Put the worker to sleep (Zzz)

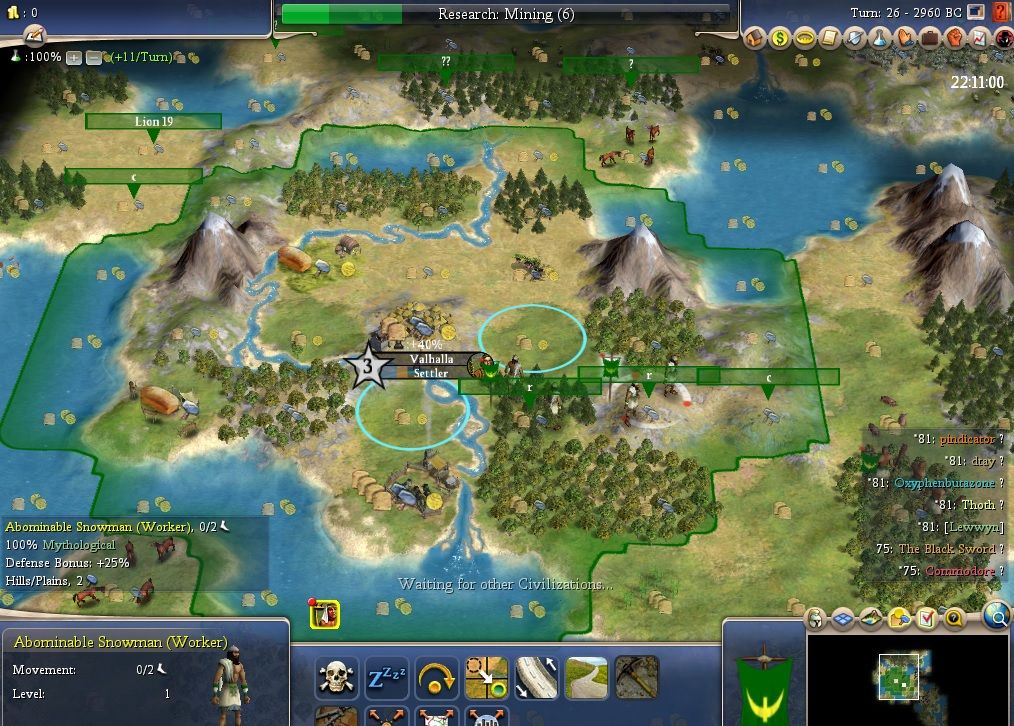coord(386,678)
